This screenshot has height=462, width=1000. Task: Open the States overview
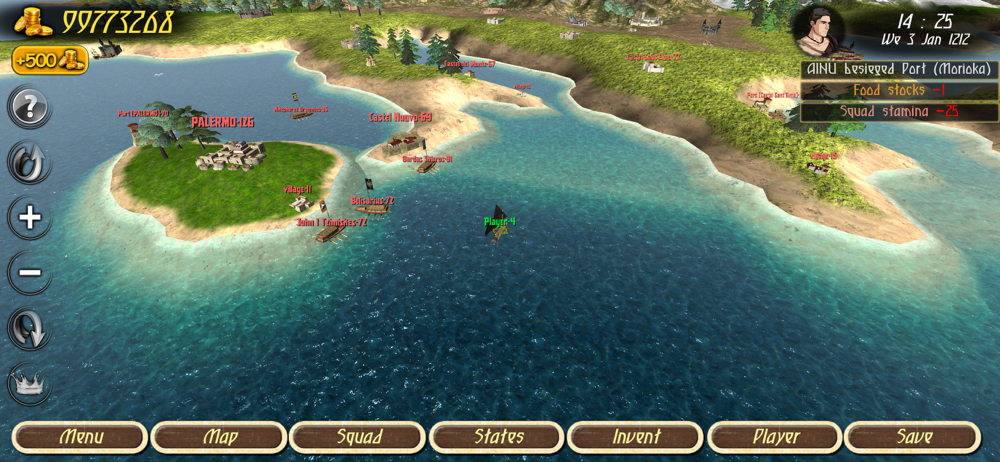(497, 437)
